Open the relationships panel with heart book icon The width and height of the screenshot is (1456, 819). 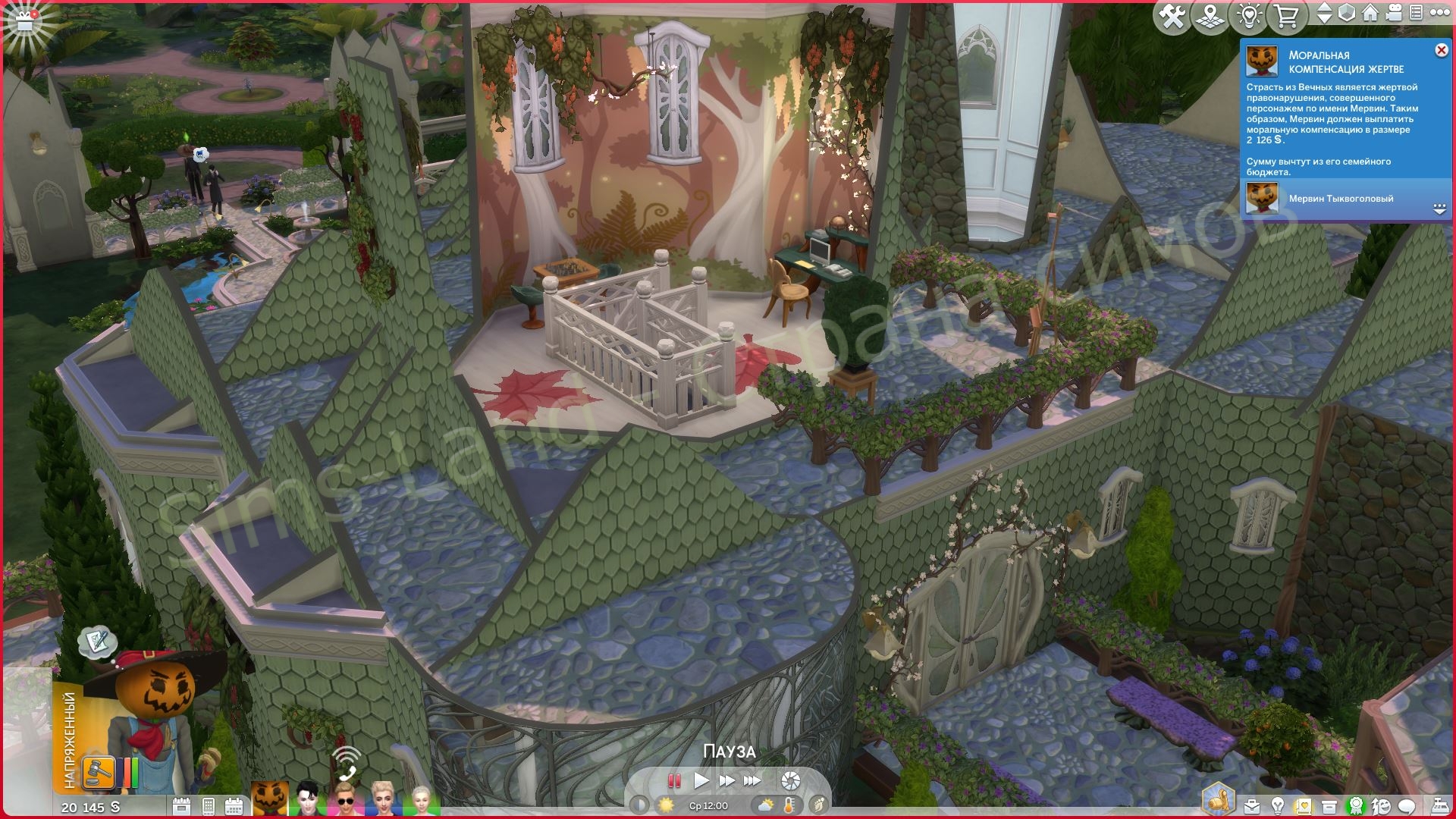1303,806
